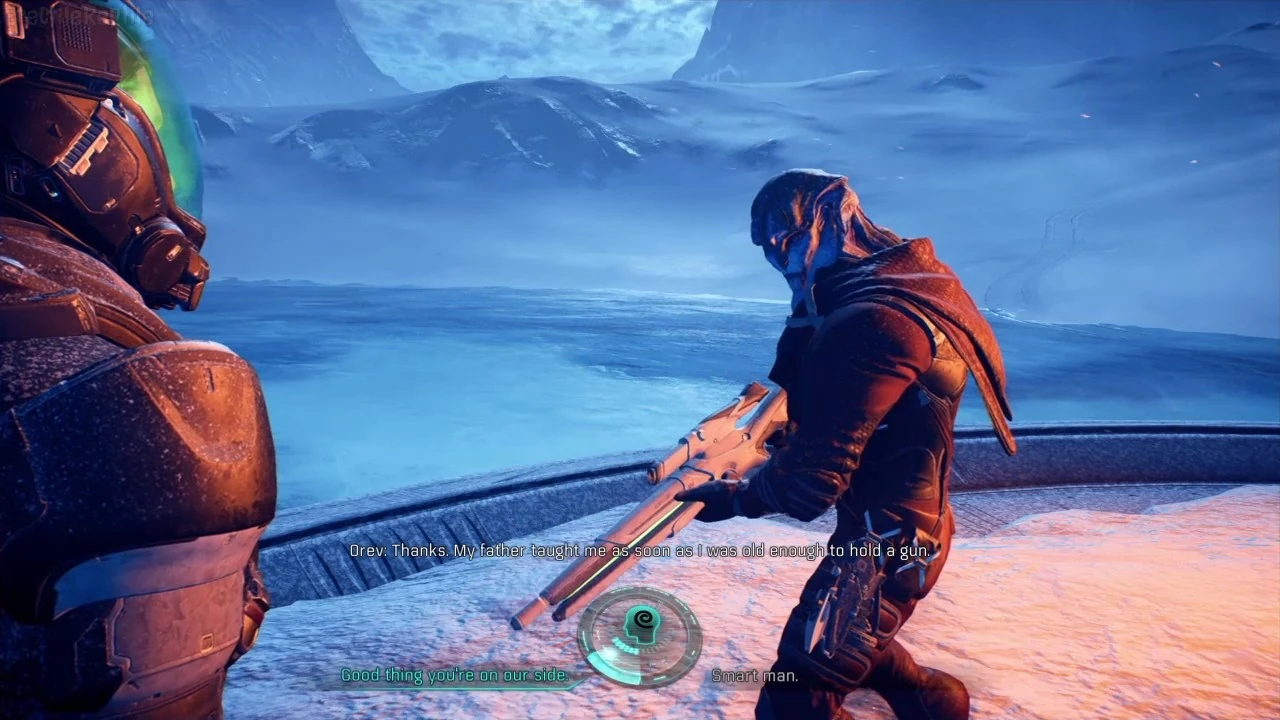Select the "Smart man." dialogue response
This screenshot has width=1280, height=720.
tap(755, 677)
